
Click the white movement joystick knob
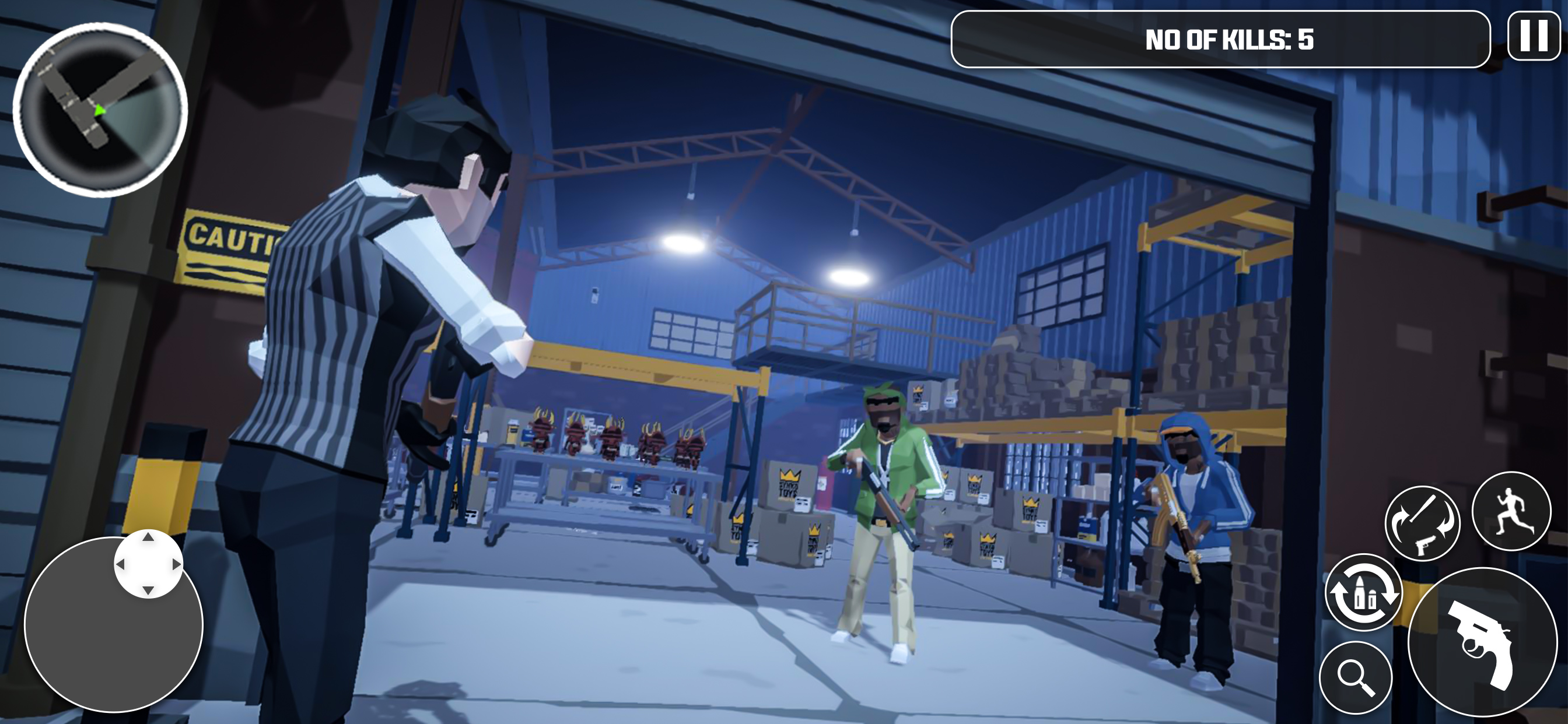(x=148, y=564)
